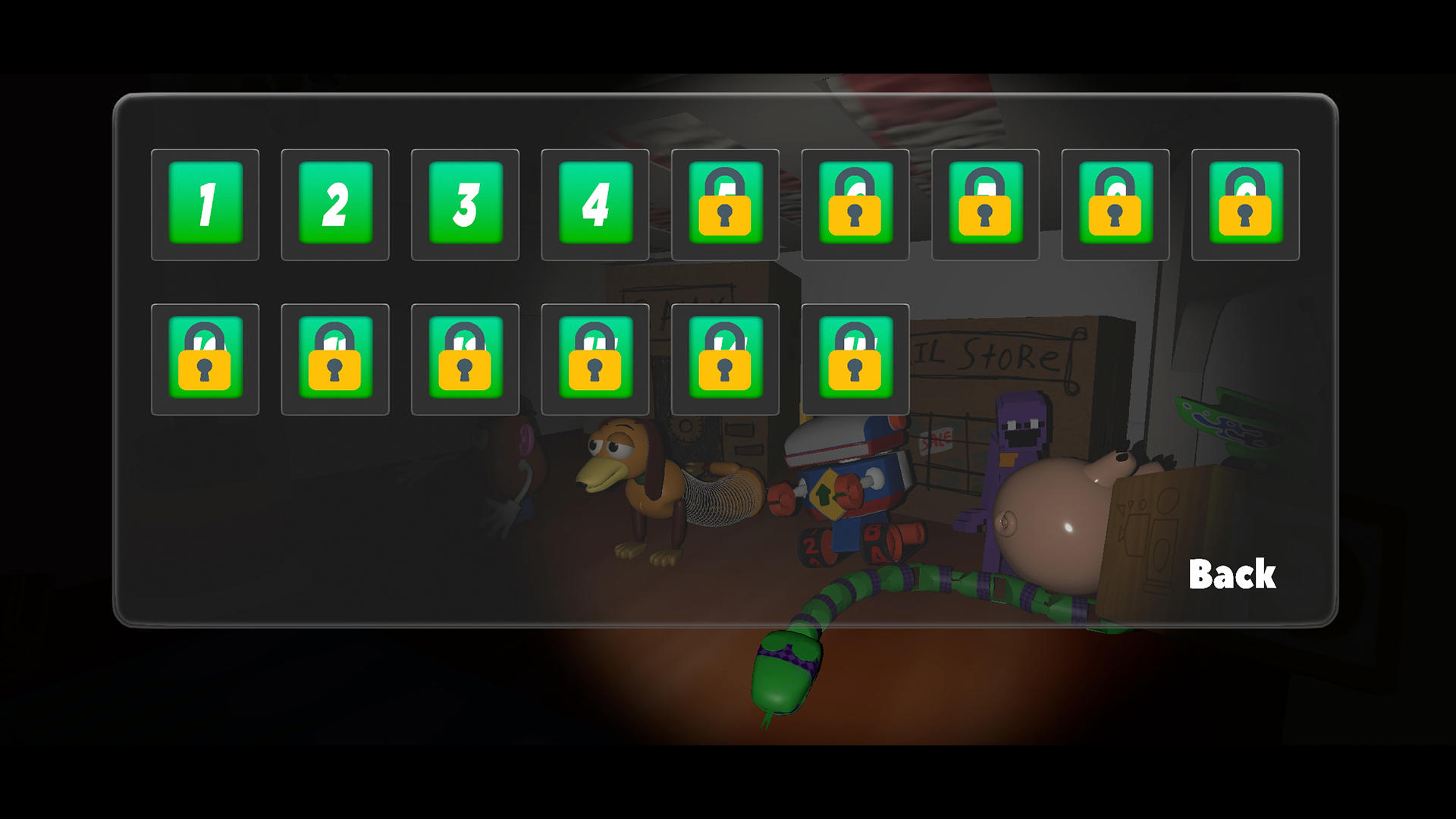Select level 11's padlock
1456x819 pixels.
coord(334,358)
